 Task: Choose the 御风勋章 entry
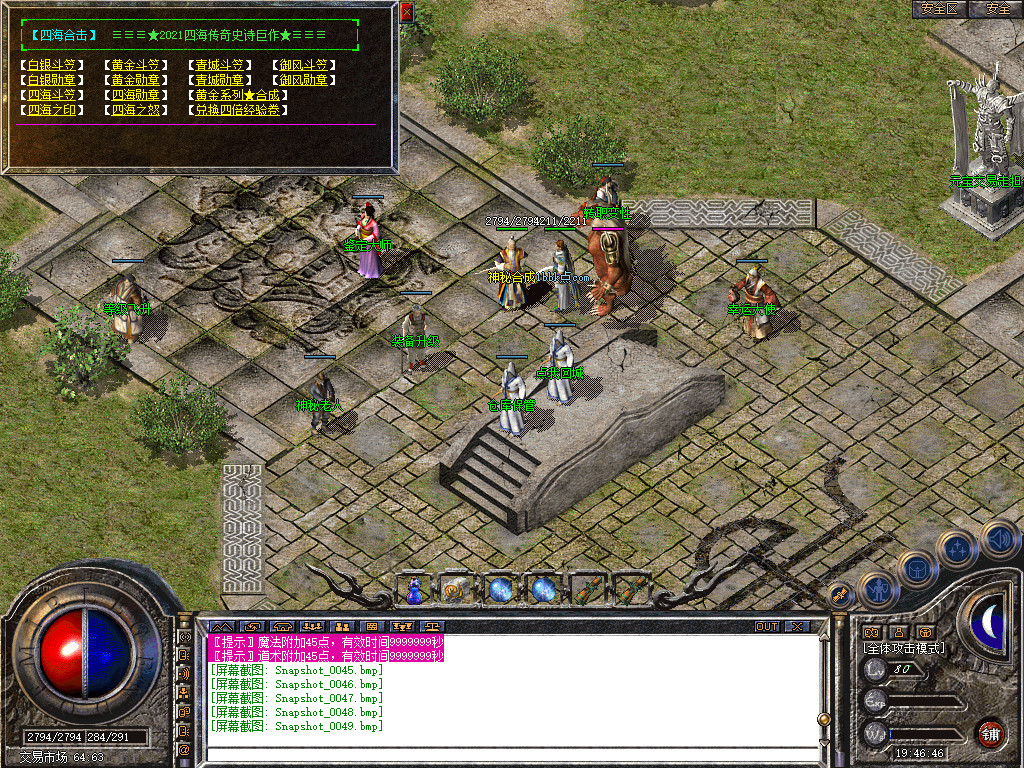click(302, 80)
